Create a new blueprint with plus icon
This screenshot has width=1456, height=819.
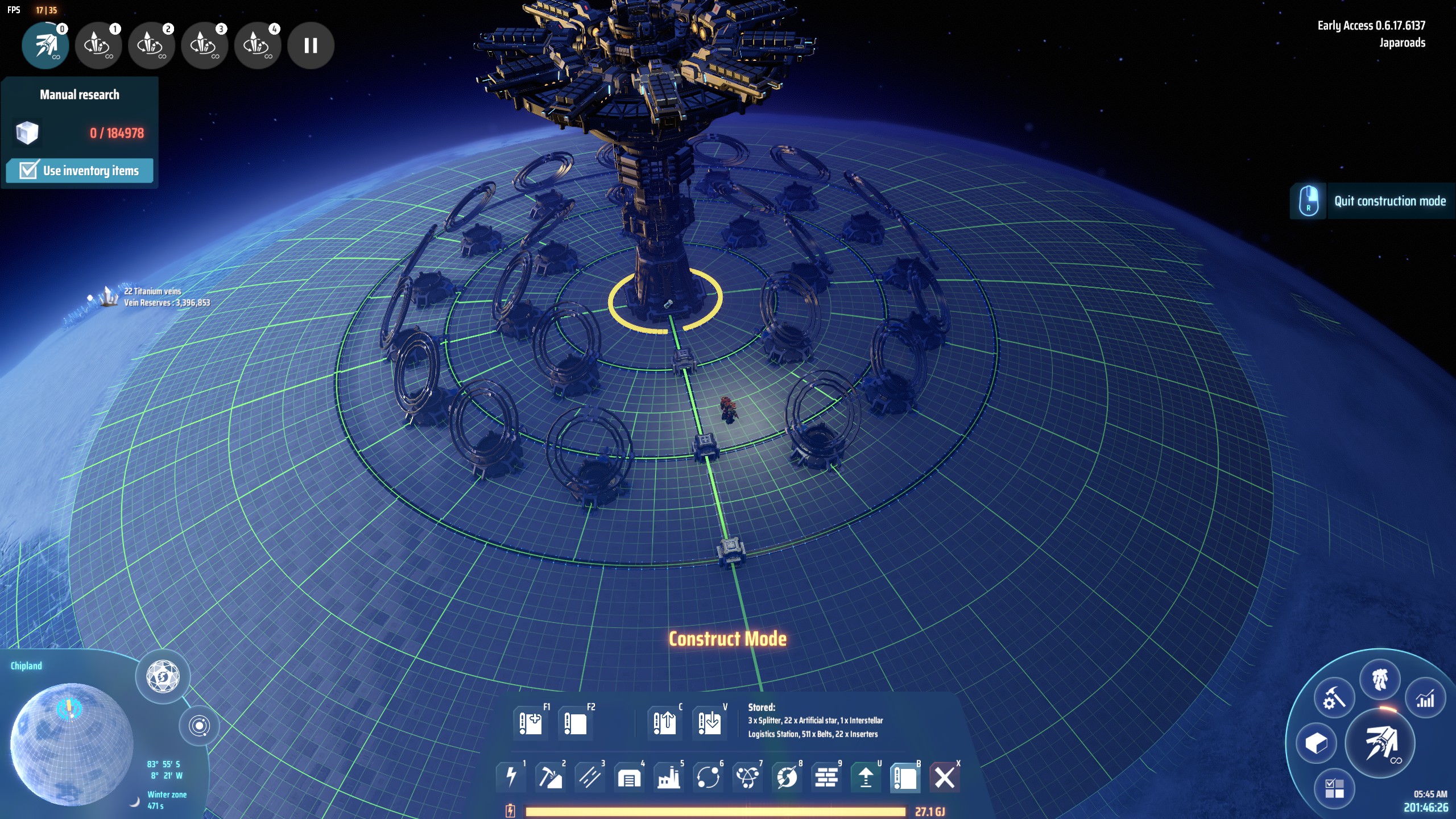click(530, 723)
